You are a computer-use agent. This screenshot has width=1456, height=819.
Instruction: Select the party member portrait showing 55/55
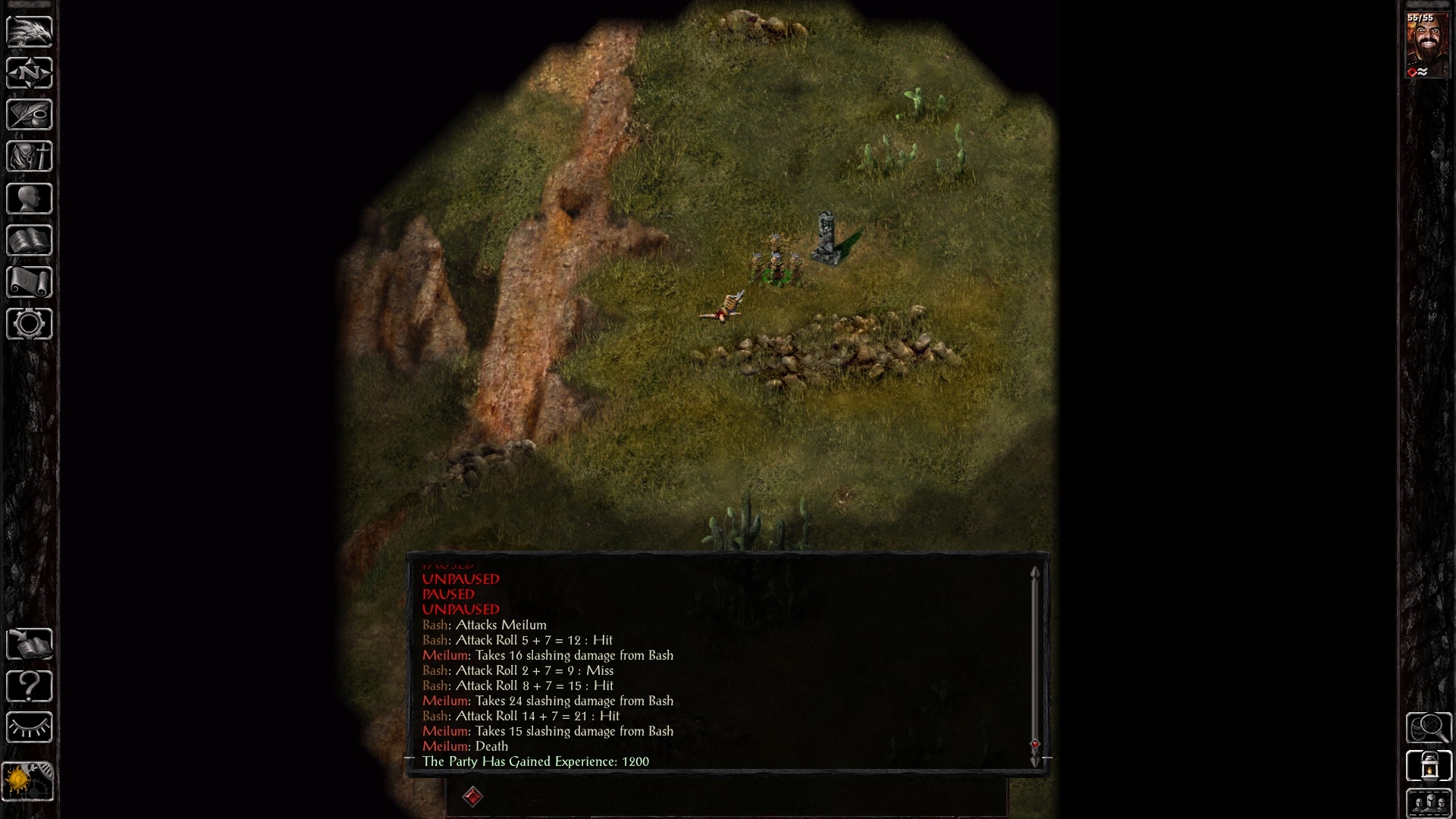pos(1429,45)
